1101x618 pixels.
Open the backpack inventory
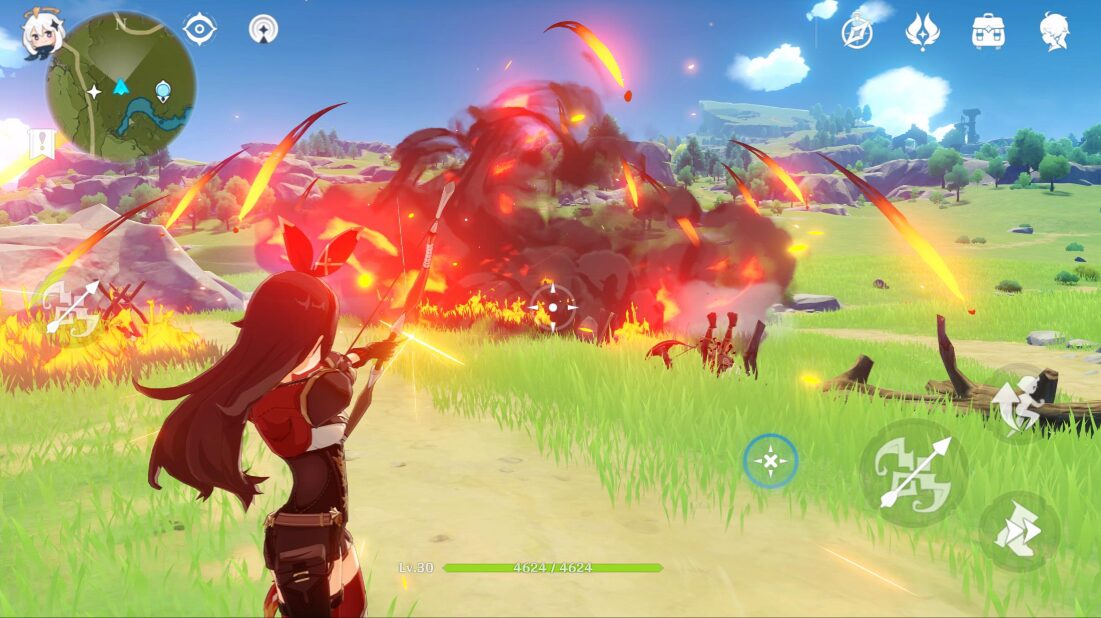pyautogui.click(x=988, y=32)
